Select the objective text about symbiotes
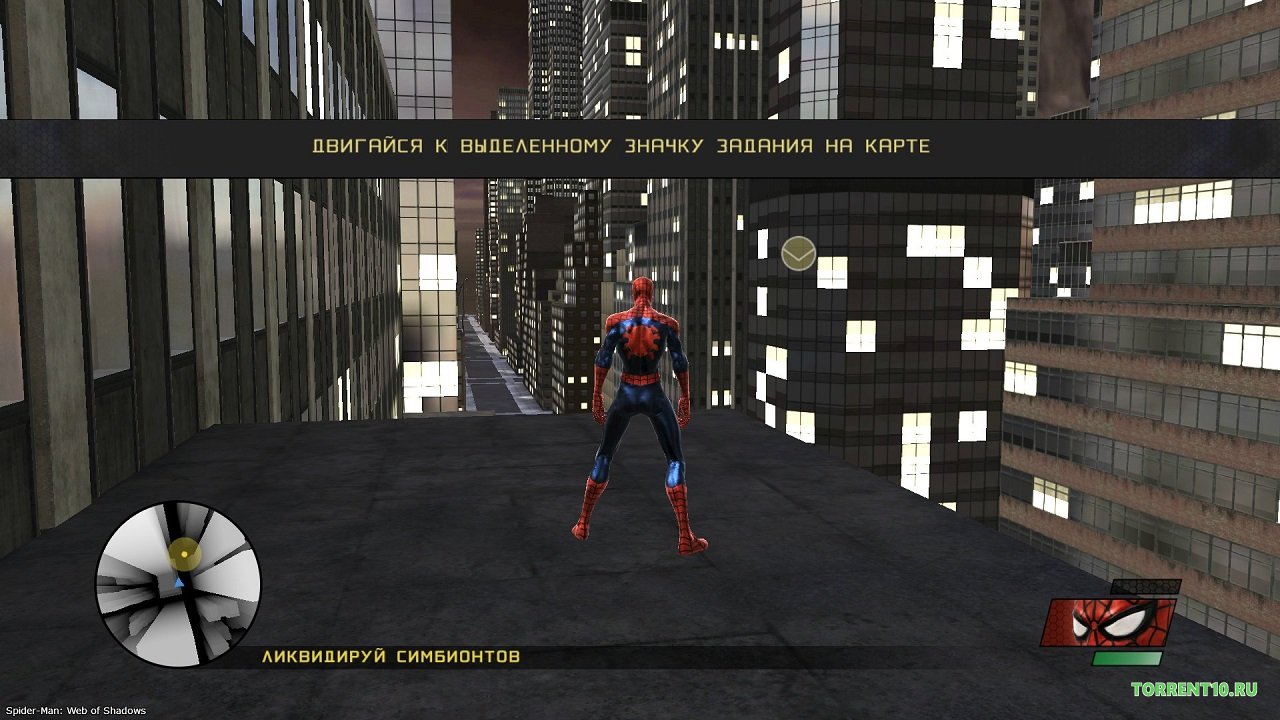 point(391,657)
